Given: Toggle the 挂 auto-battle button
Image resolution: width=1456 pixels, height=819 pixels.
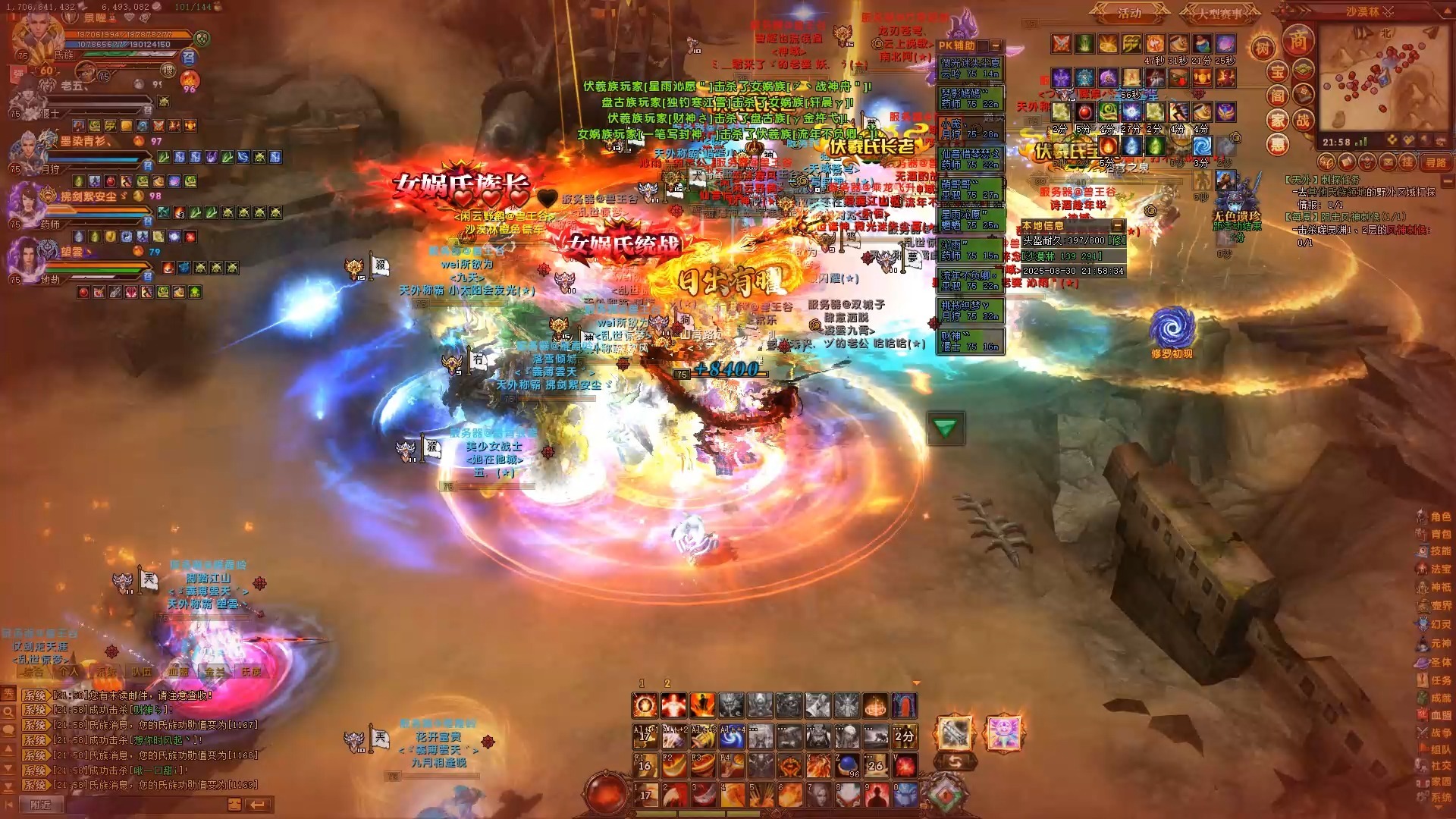Looking at the screenshot, I should pos(1407,162).
